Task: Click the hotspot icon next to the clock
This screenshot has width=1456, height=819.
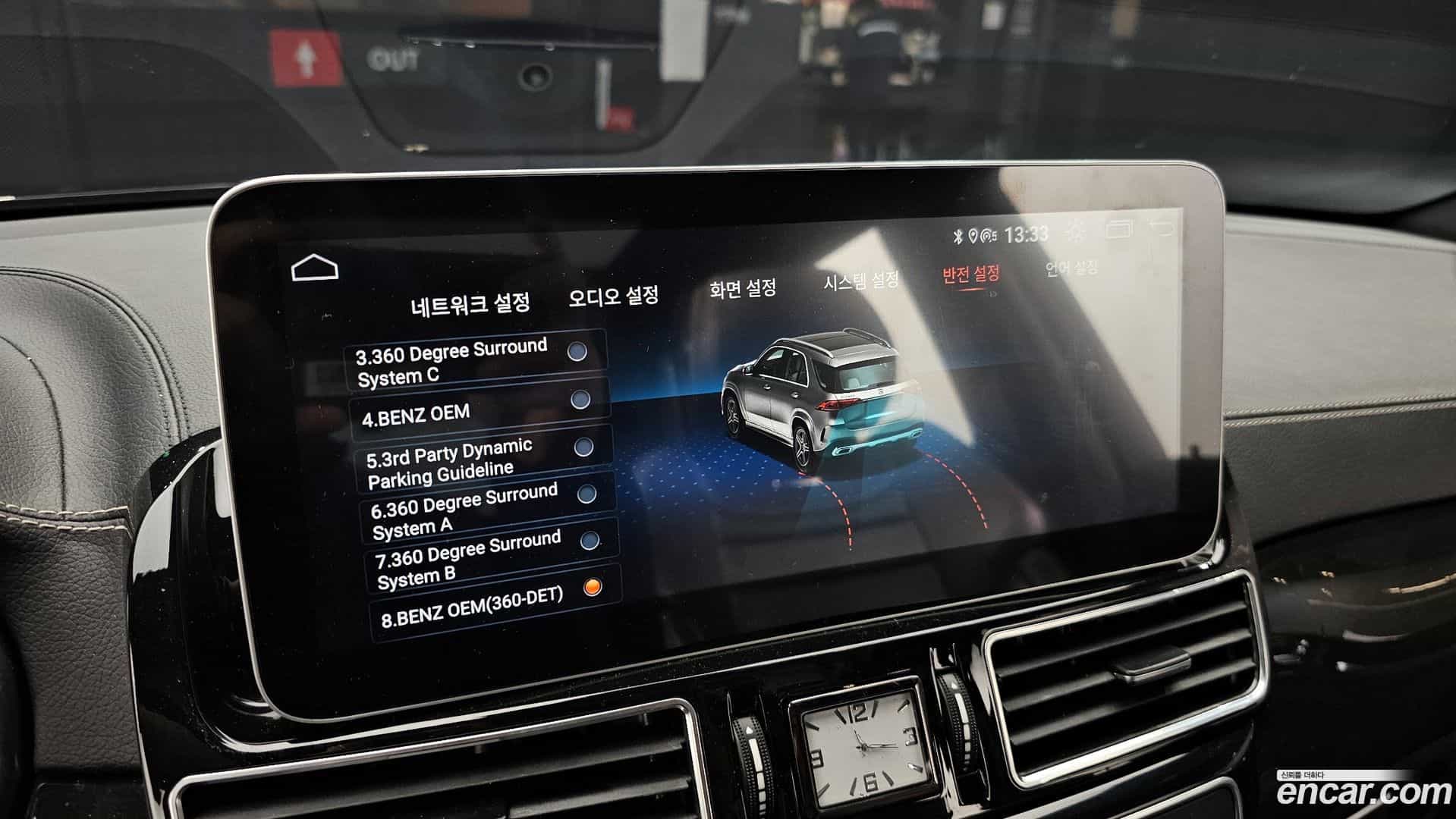Action: click(988, 235)
